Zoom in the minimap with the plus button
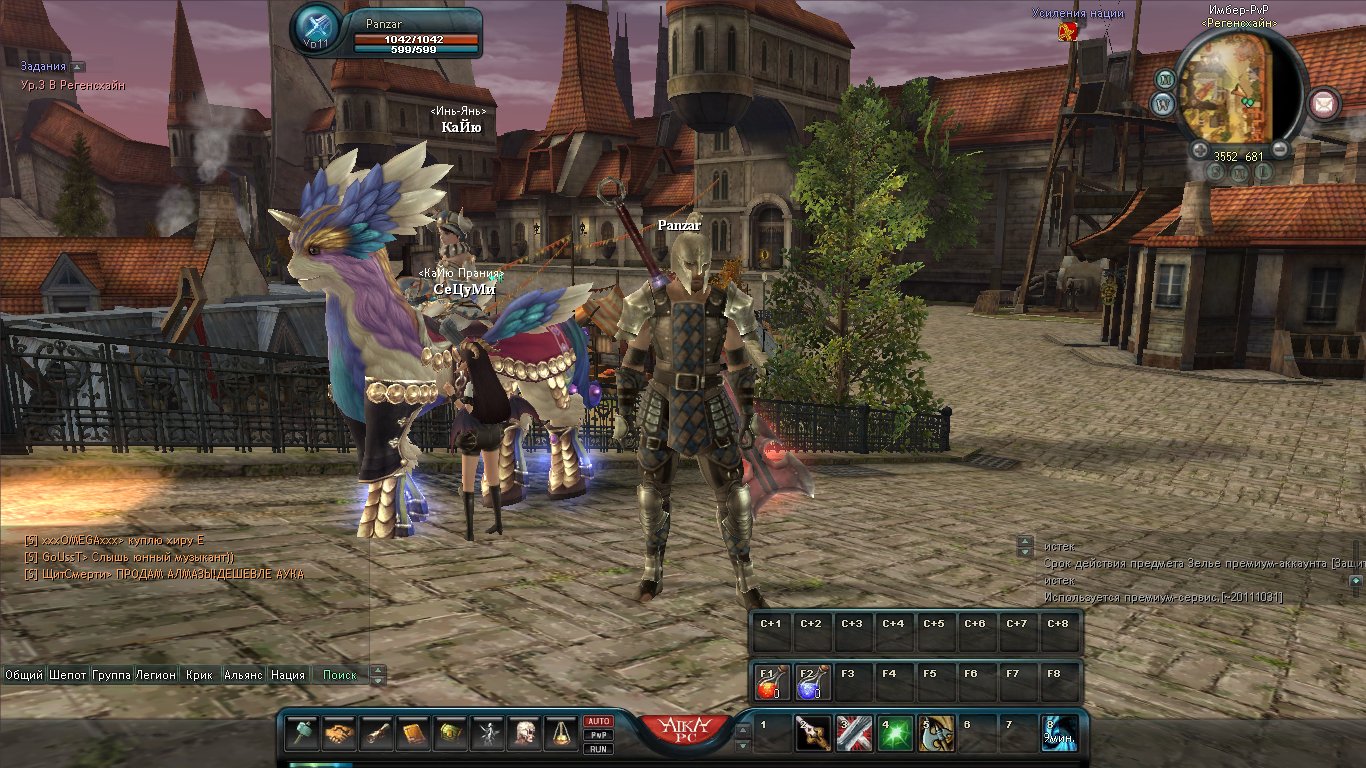Screen dimensions: 1366x768 [x=1199, y=150]
